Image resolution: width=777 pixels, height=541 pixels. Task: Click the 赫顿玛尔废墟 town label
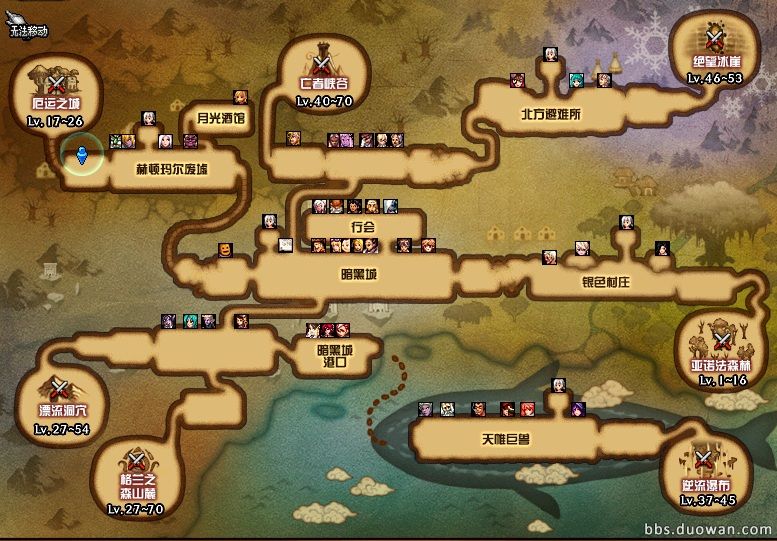[x=172, y=169]
